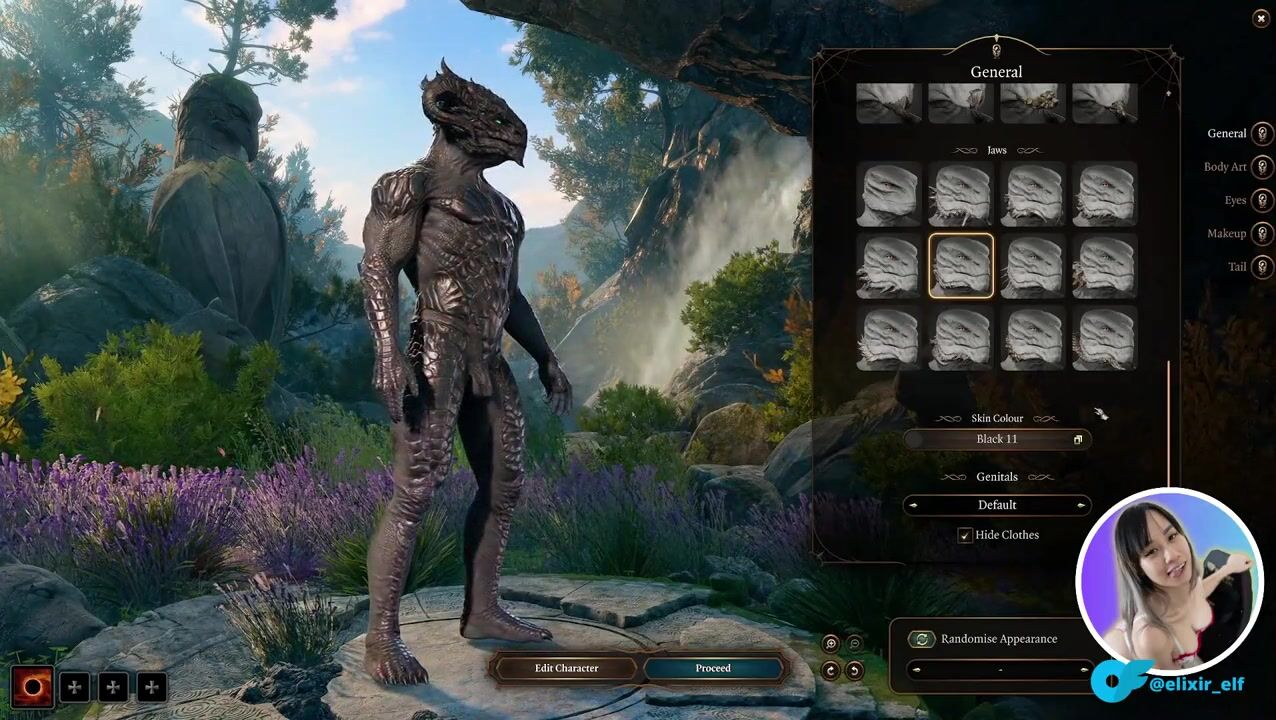Viewport: 1276px width, 720px height.
Task: Randomise the character's appearance
Action: pos(921,639)
